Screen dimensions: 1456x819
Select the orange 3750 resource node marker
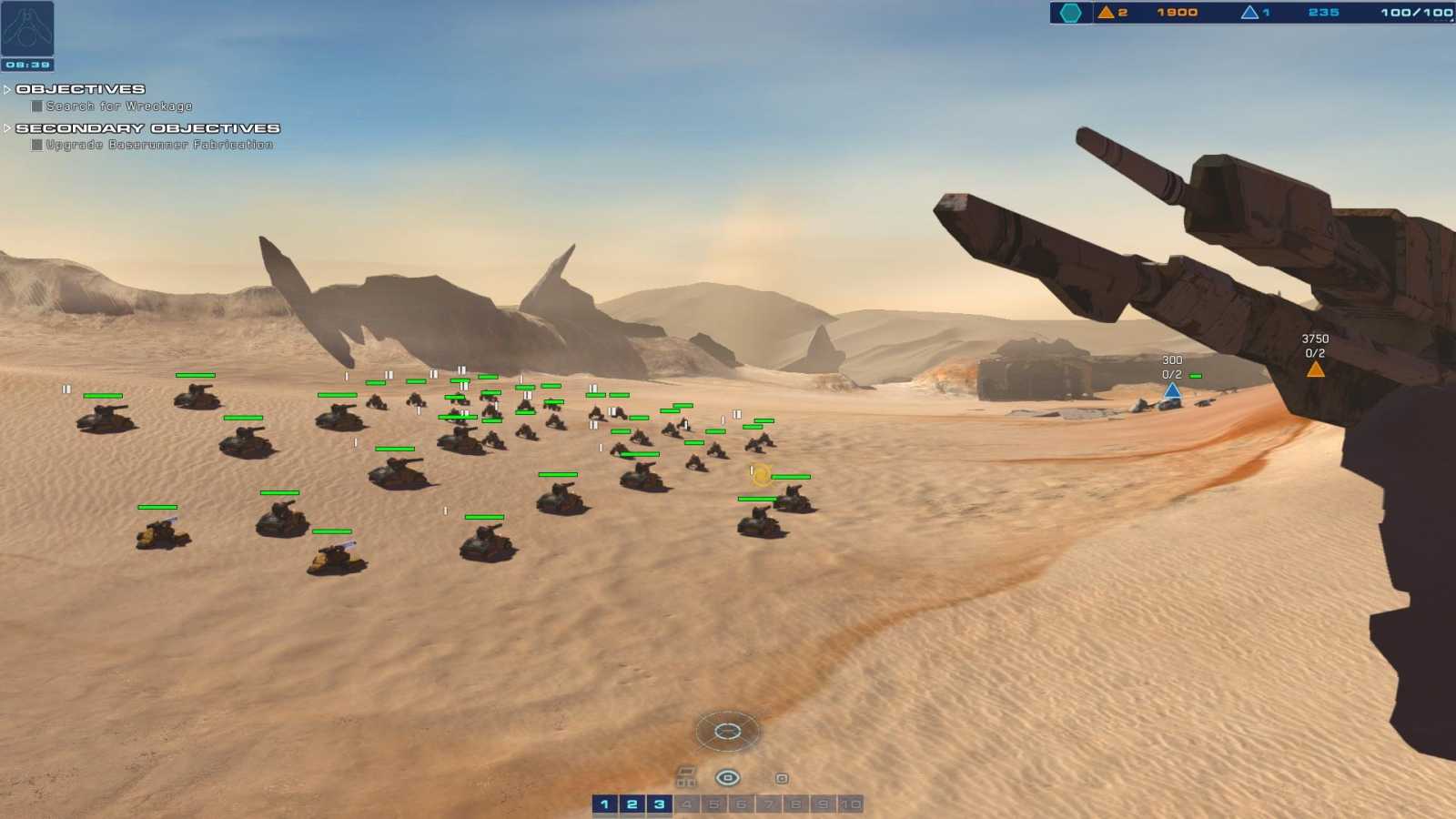1314,368
